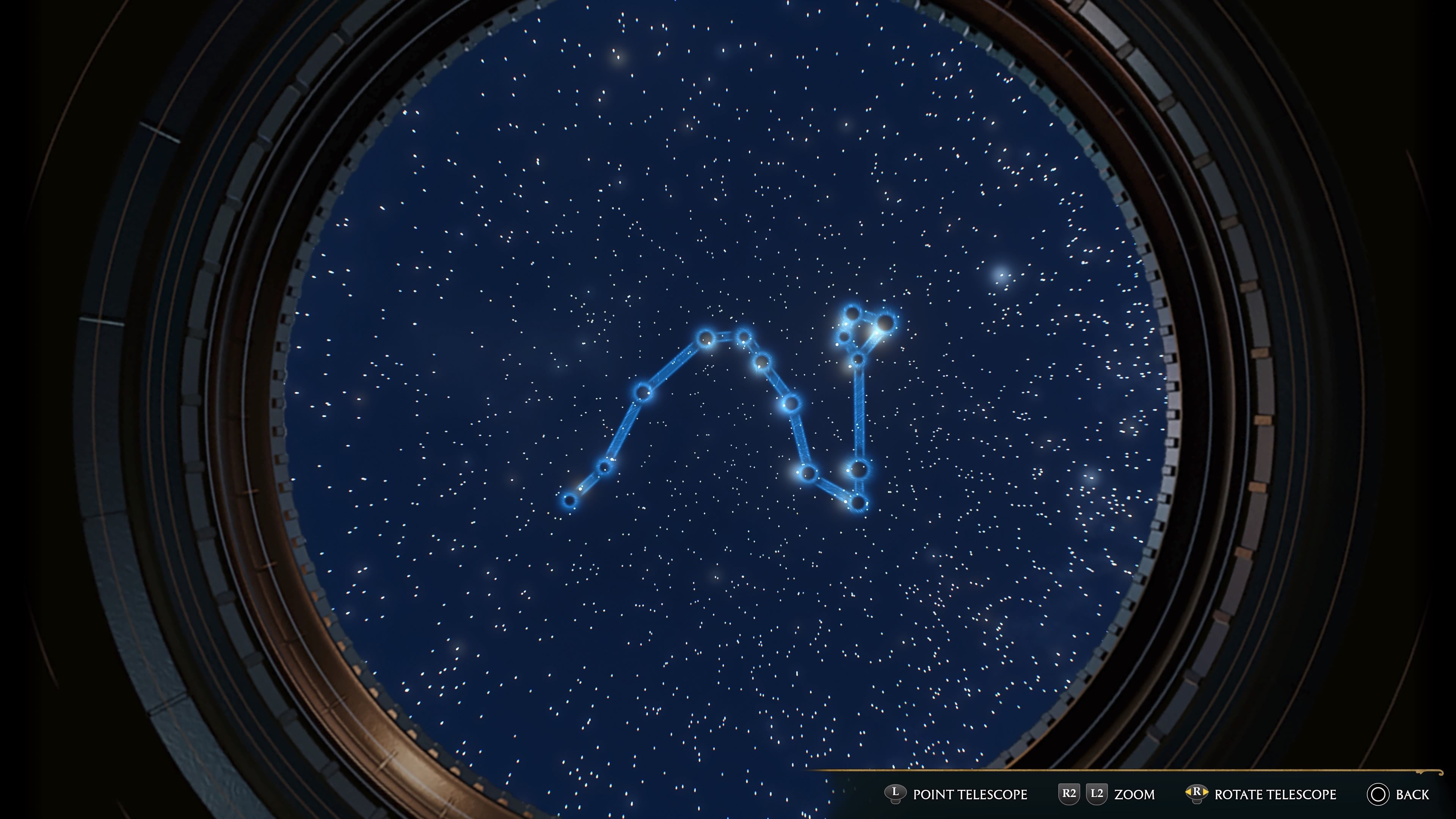The image size is (1456, 819).
Task: Click the L stick Point Telescope icon
Action: 895,793
